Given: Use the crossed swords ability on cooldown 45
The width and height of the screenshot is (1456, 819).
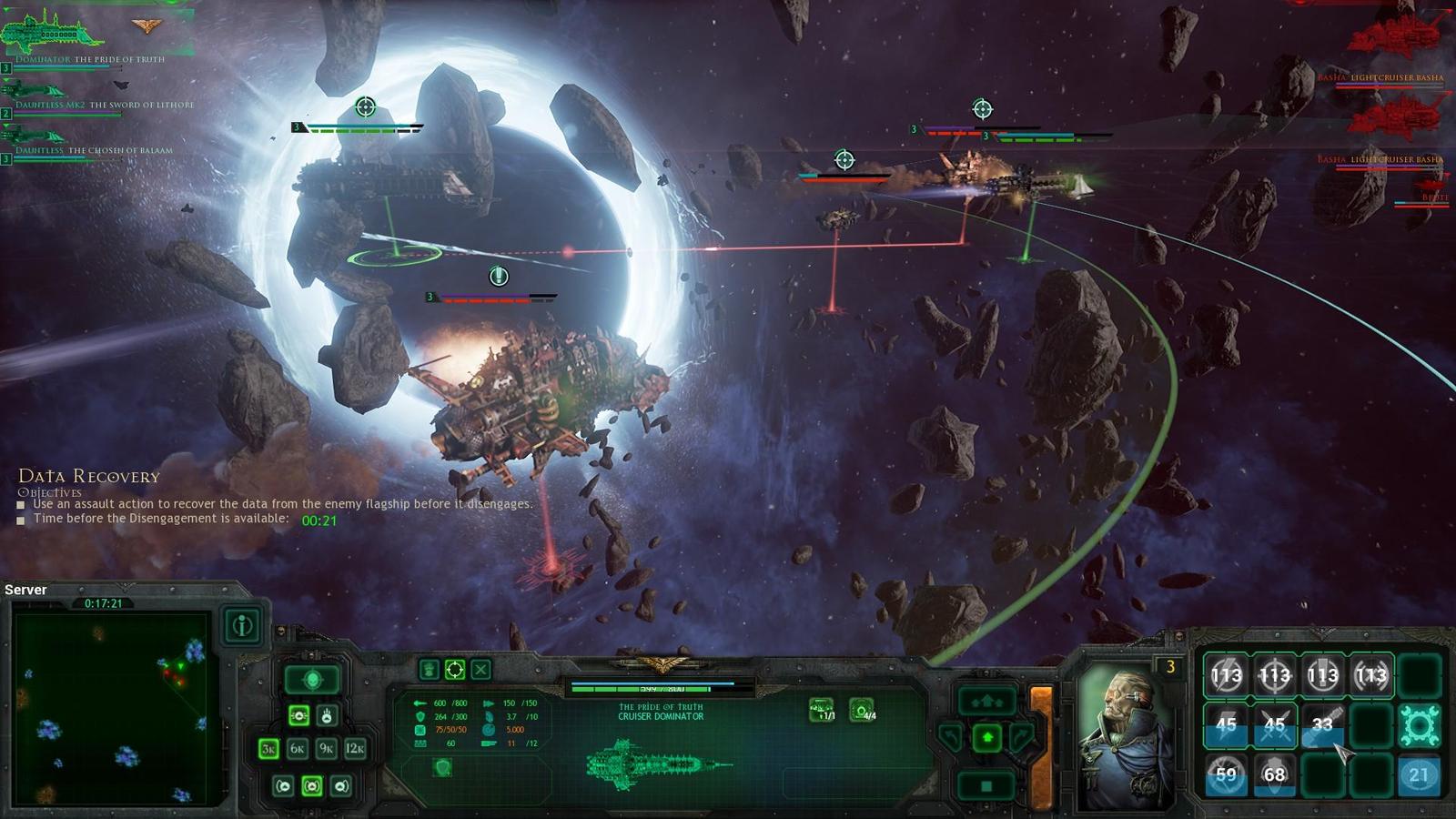Looking at the screenshot, I should [1274, 725].
